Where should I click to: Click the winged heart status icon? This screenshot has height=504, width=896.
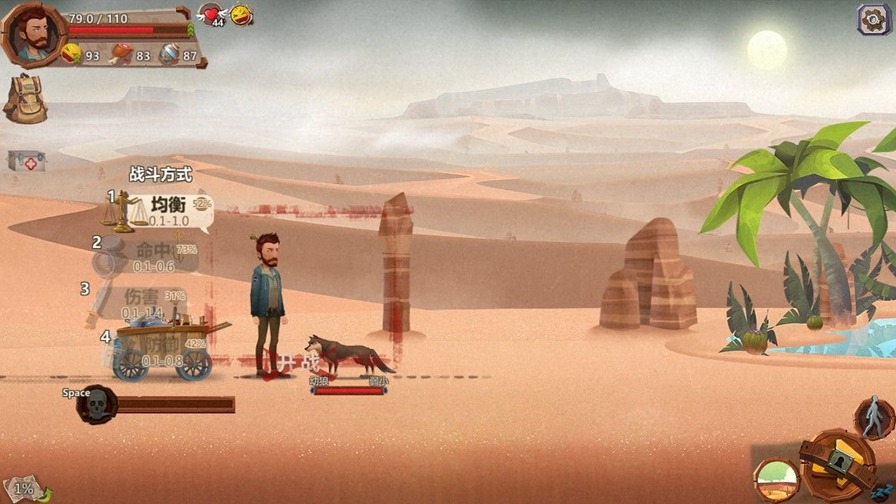click(x=213, y=15)
